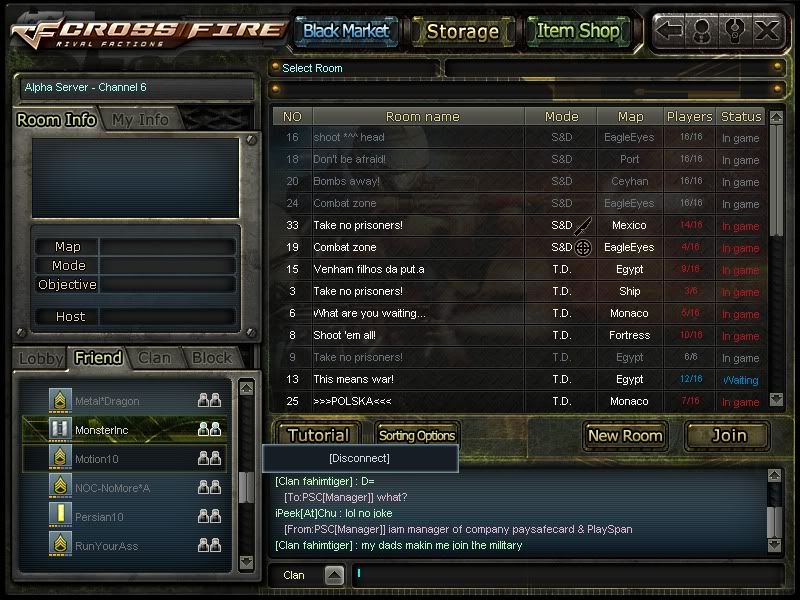The image size is (800, 600).
Task: Sort rooms by the Players column header
Action: 689,117
